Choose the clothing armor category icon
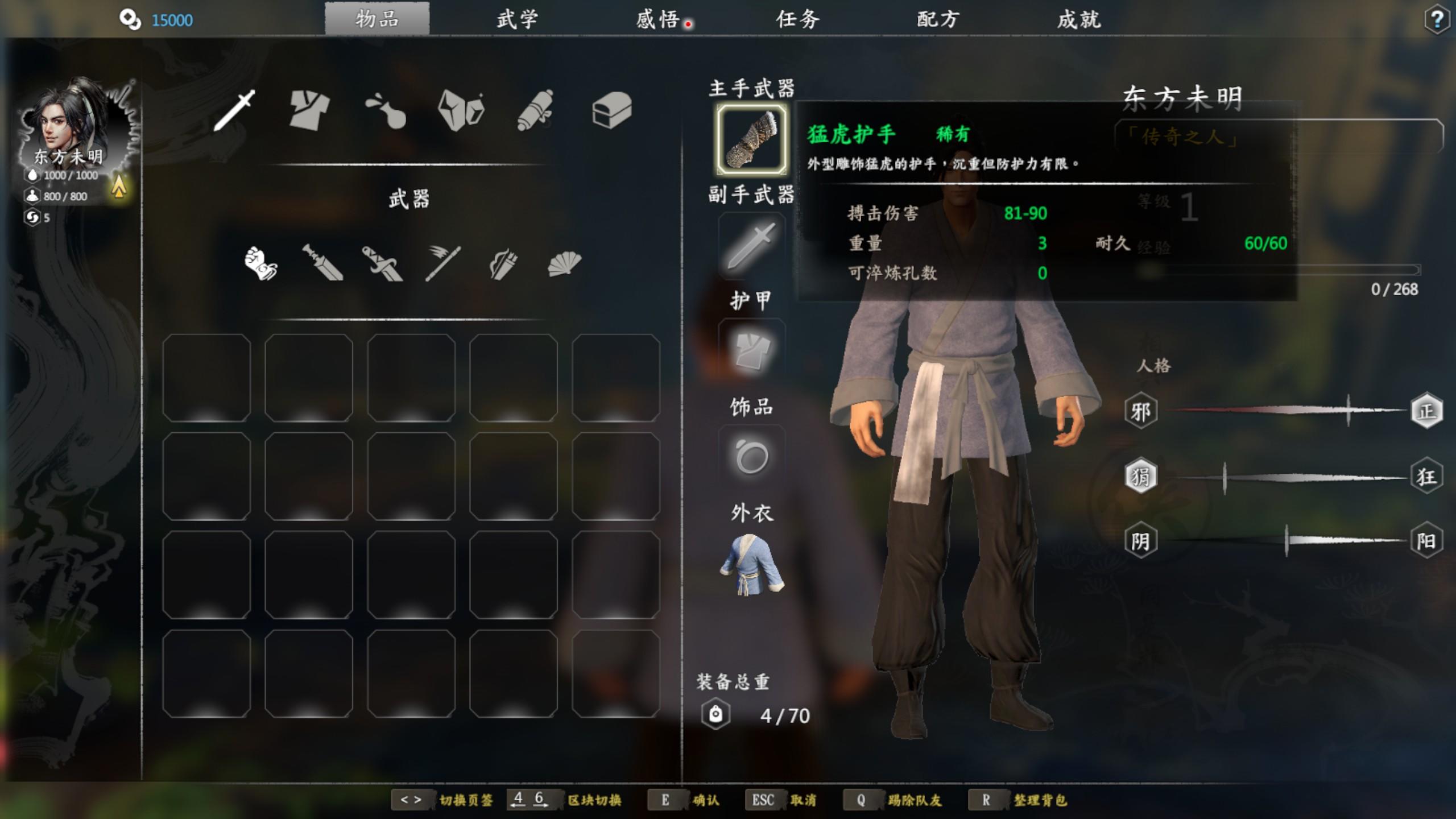 click(x=309, y=110)
